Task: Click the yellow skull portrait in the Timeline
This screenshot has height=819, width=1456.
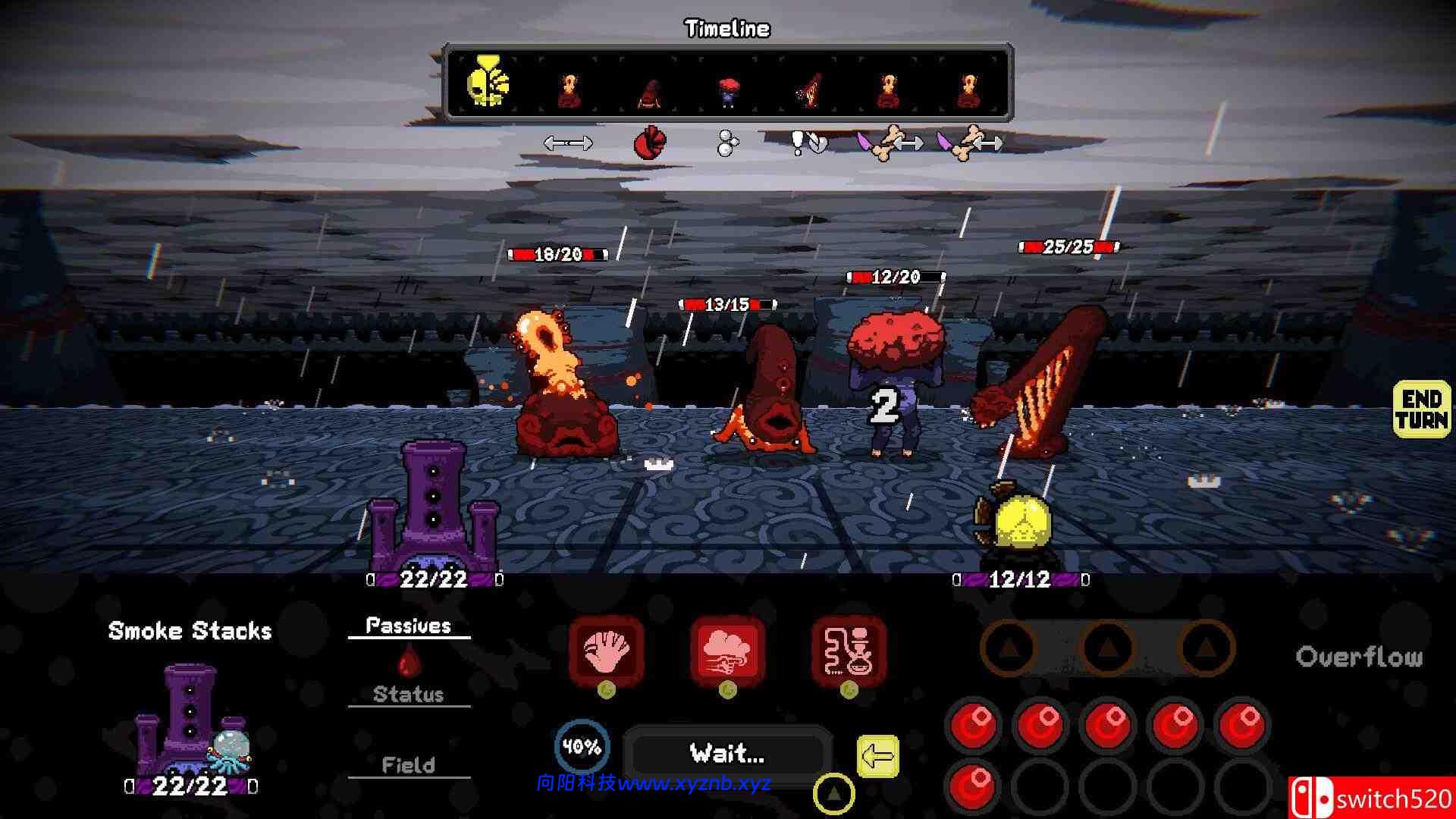Action: click(x=489, y=83)
